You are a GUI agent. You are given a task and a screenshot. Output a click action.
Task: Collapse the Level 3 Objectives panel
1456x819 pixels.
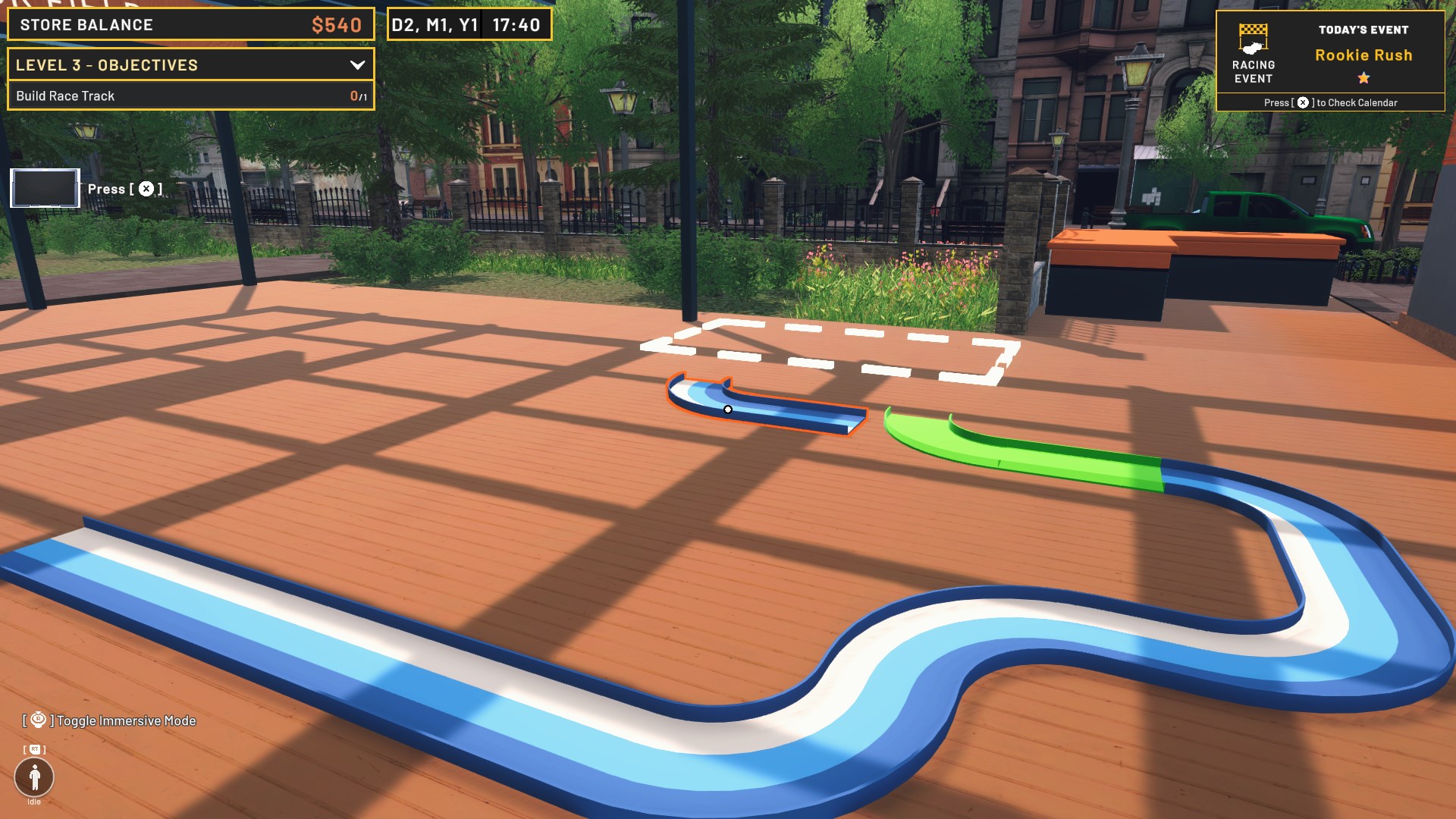[357, 65]
